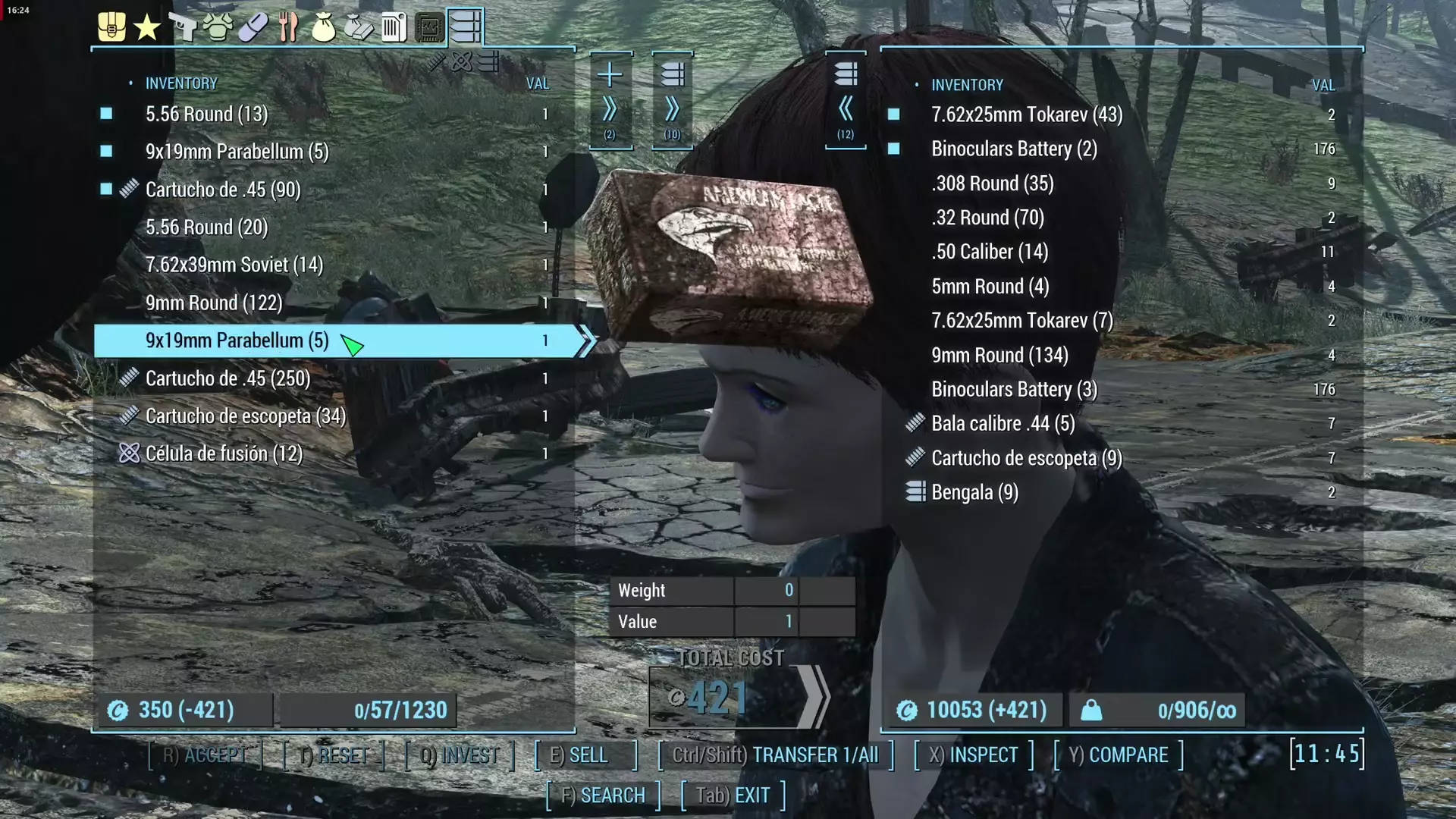The height and width of the screenshot is (819, 1456).
Task: Select the 5.56 Round (20) entry
Action: (206, 227)
